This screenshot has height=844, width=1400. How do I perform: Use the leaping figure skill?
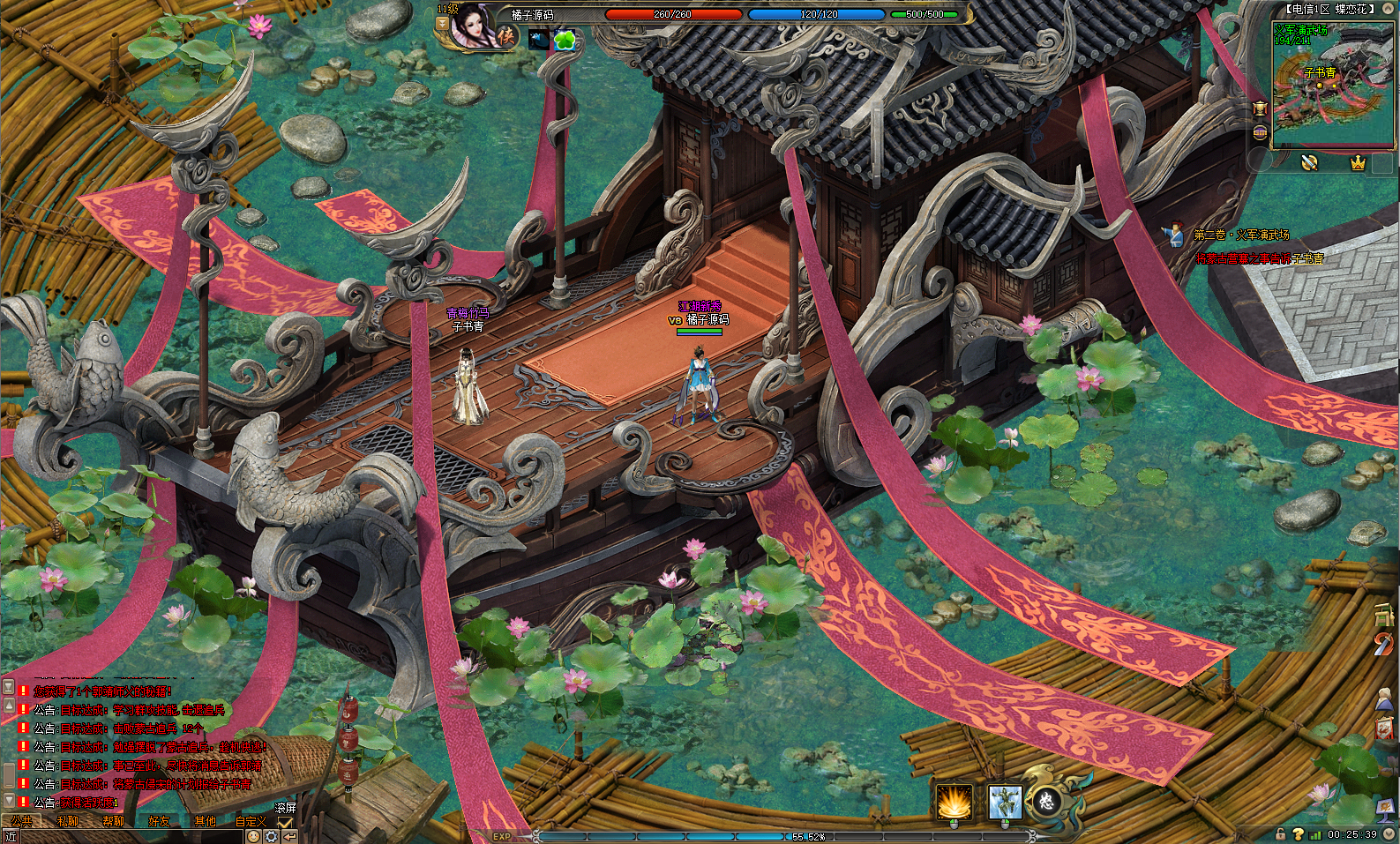[x=1004, y=802]
